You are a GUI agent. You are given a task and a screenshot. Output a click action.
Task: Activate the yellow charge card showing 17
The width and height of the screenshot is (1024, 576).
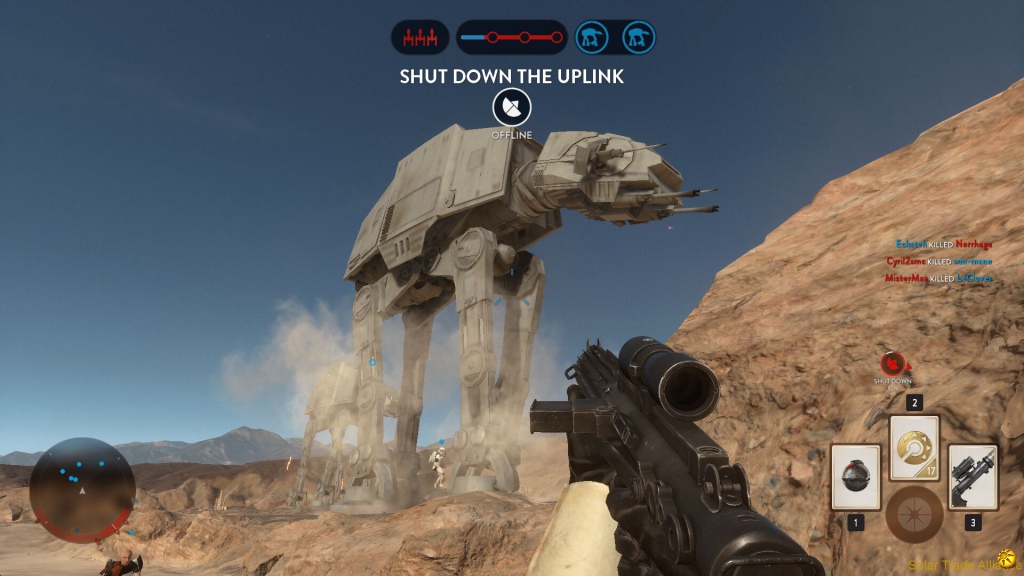(914, 447)
